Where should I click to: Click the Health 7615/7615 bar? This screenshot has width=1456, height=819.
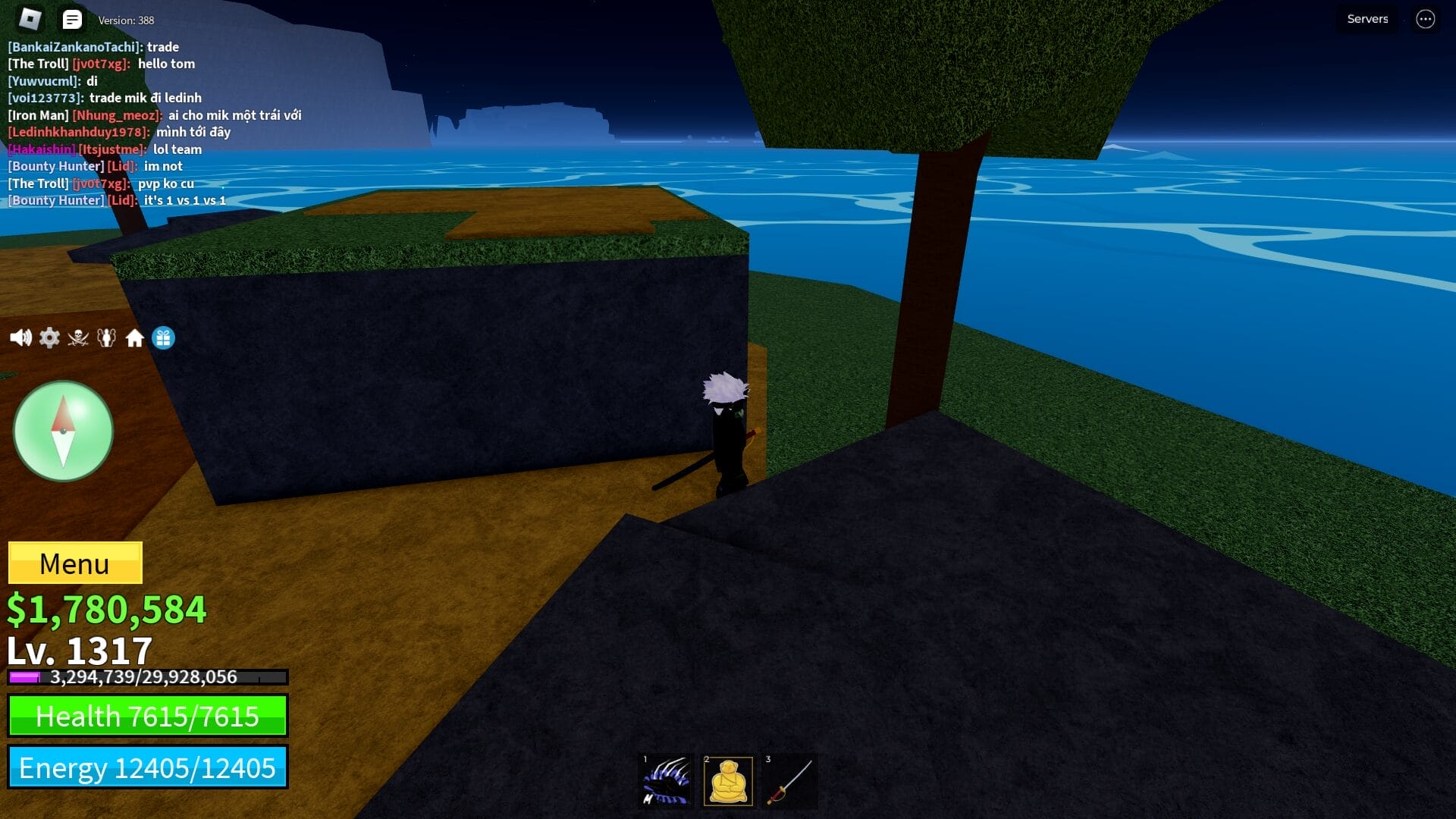pos(148,716)
